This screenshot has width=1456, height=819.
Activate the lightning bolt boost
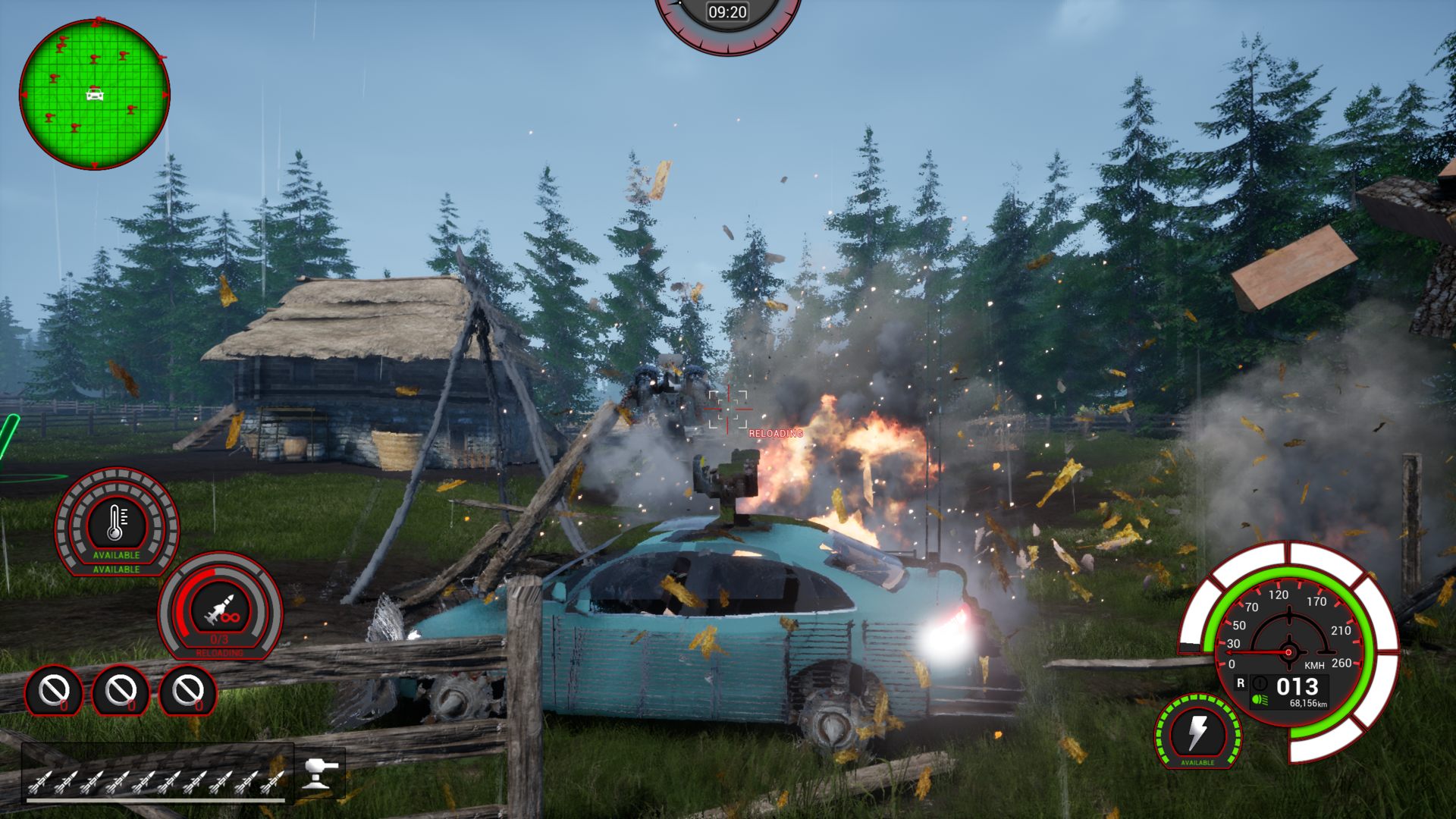point(1197,732)
